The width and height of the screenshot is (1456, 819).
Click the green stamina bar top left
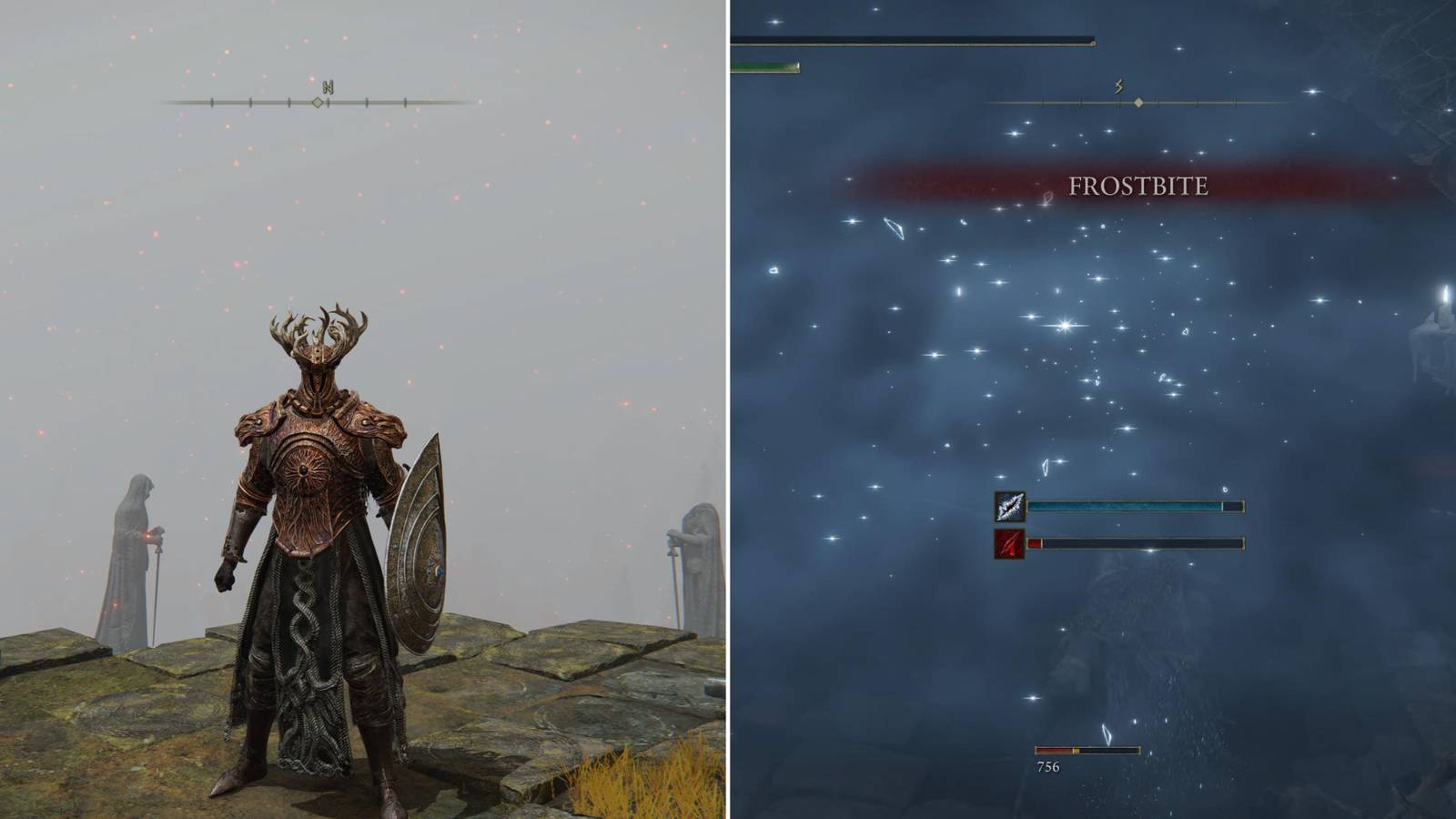pyautogui.click(x=764, y=66)
